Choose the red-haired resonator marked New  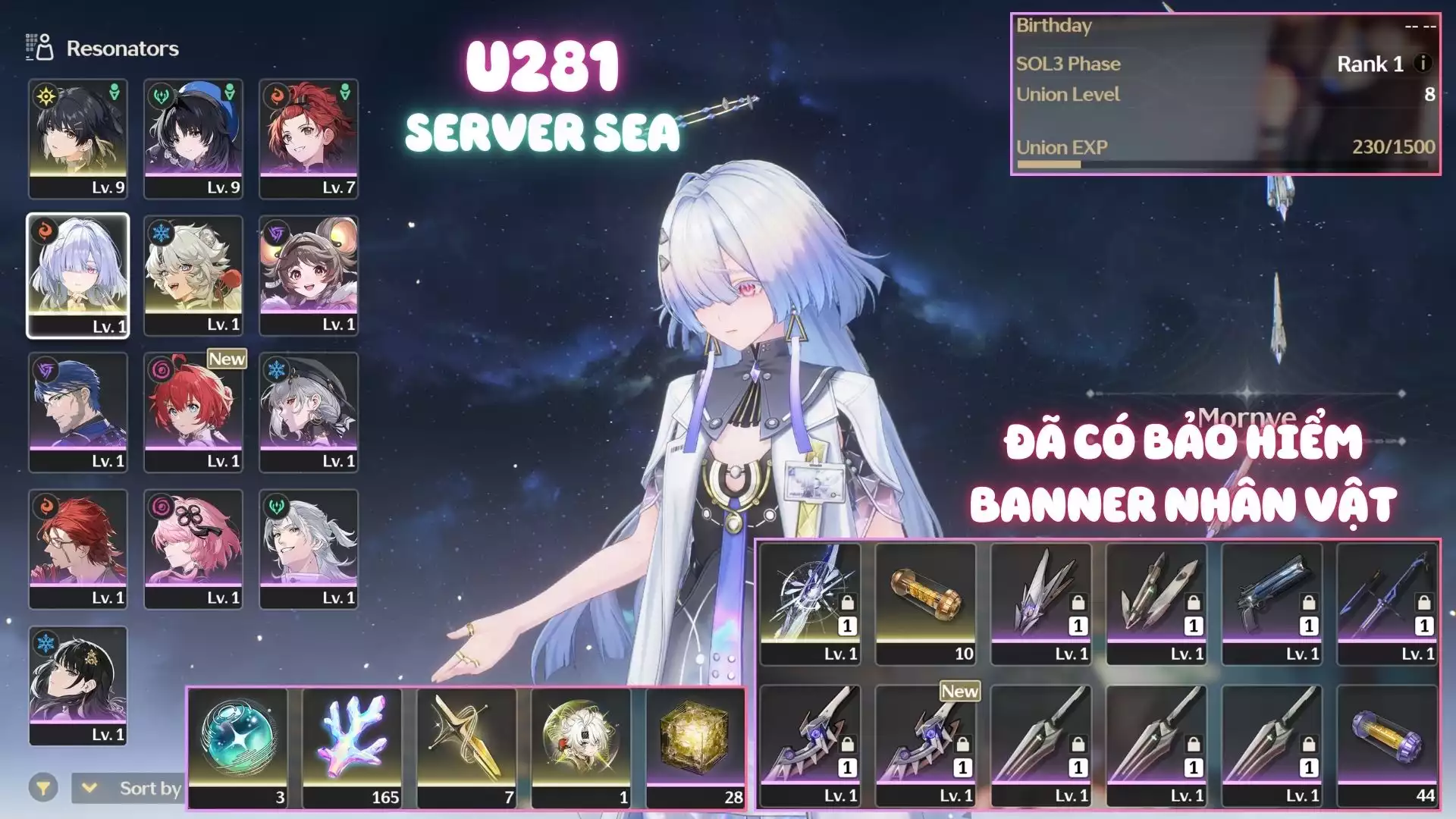tap(193, 412)
